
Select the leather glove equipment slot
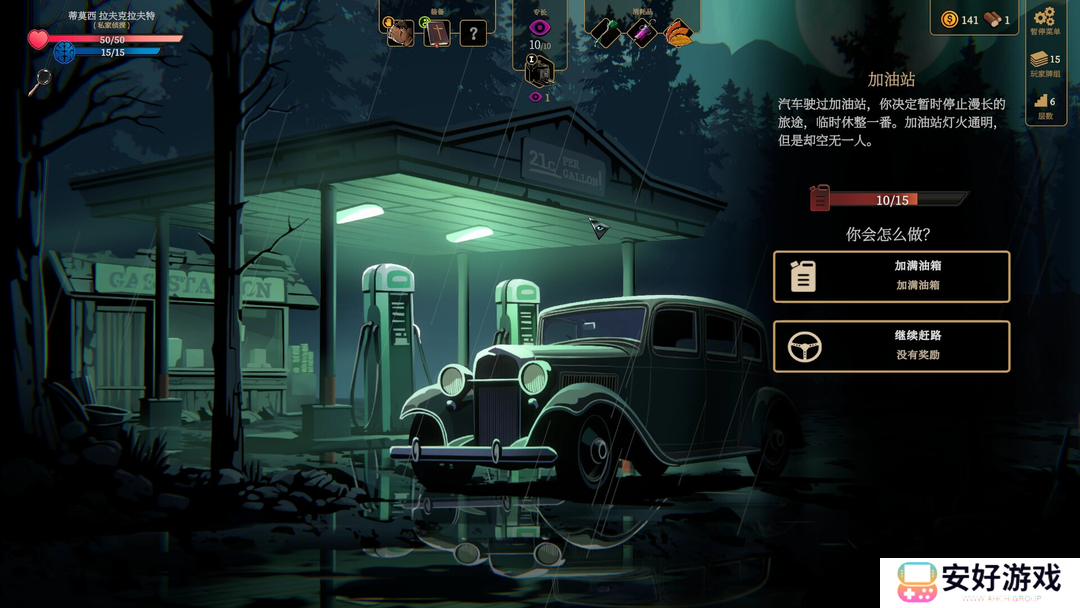click(x=401, y=33)
